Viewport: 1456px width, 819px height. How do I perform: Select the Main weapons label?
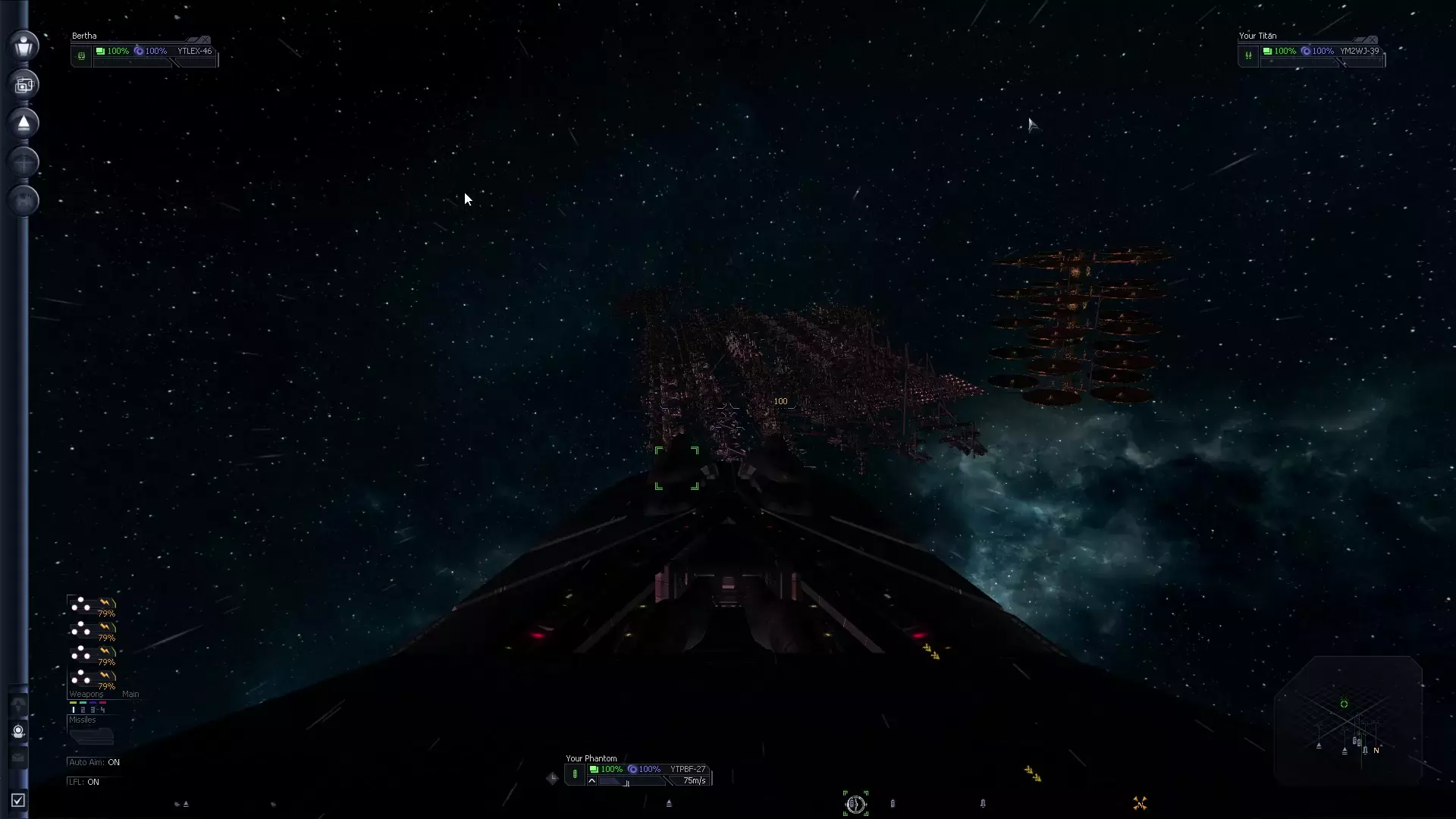tap(130, 694)
